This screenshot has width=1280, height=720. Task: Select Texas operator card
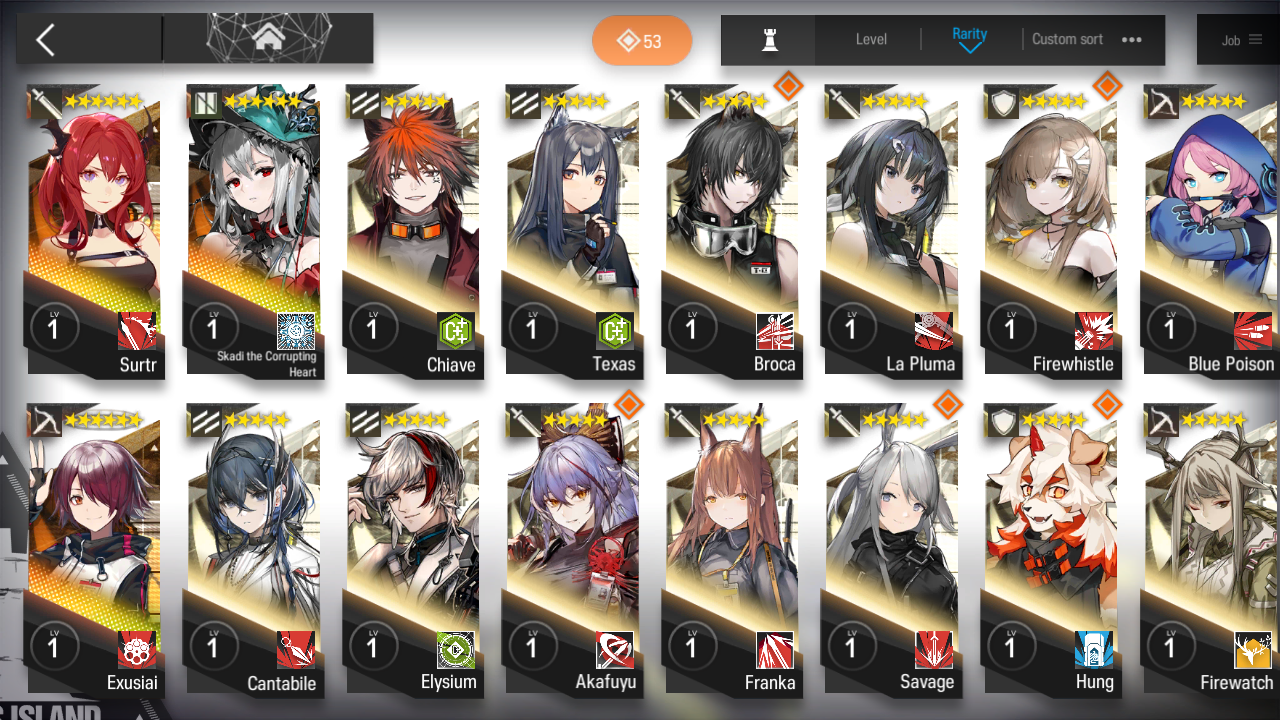pos(572,230)
